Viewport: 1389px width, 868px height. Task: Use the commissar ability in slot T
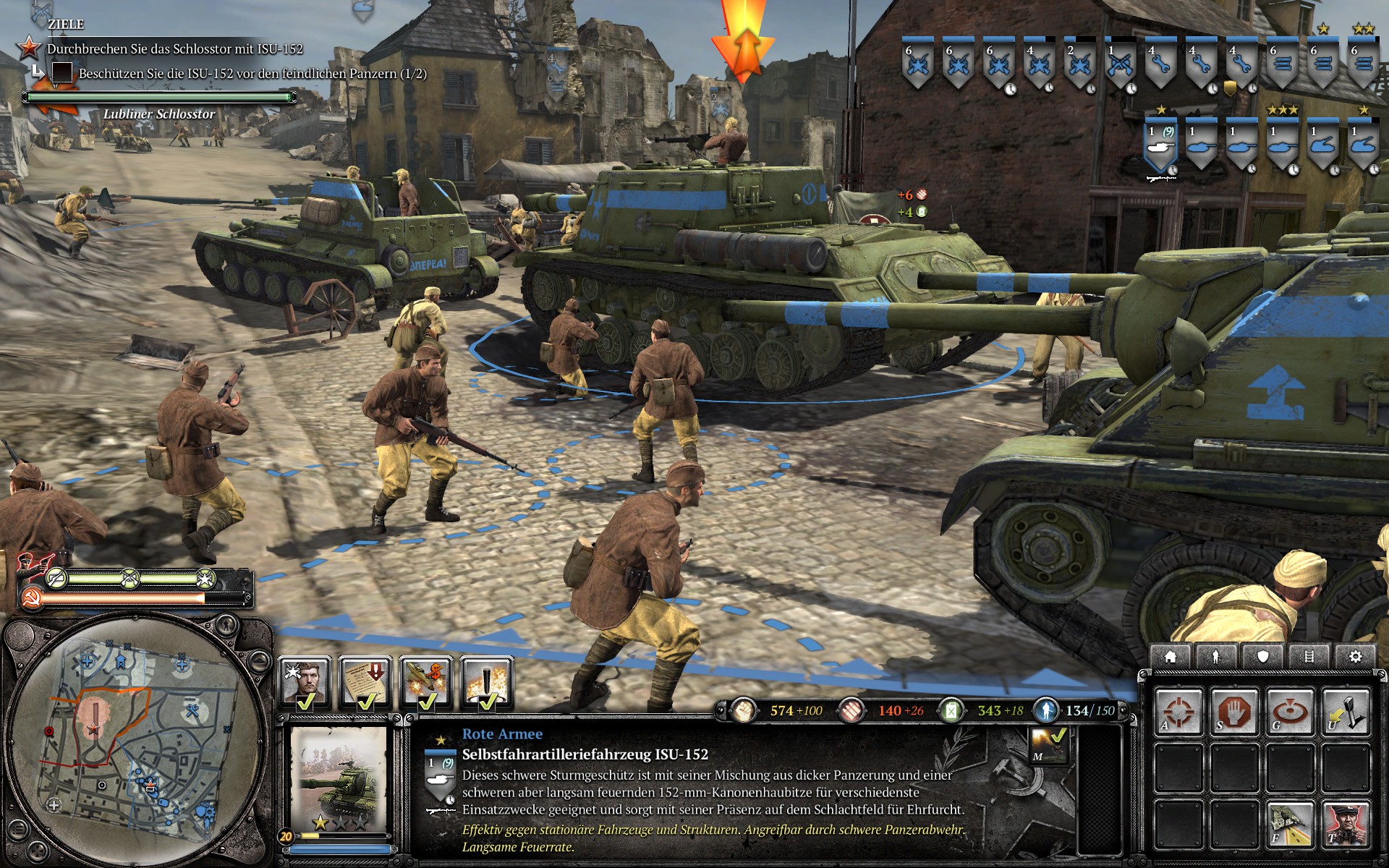click(1346, 824)
